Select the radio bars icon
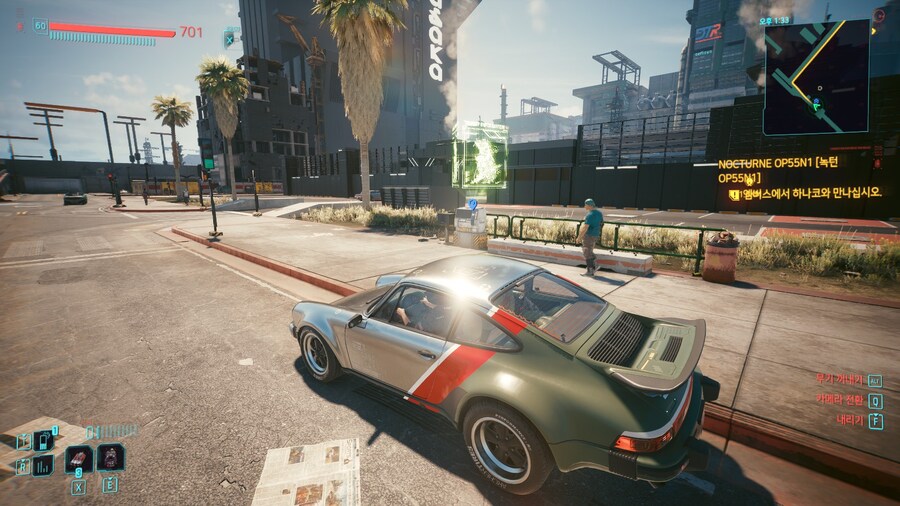This screenshot has width=900, height=506. point(44,465)
